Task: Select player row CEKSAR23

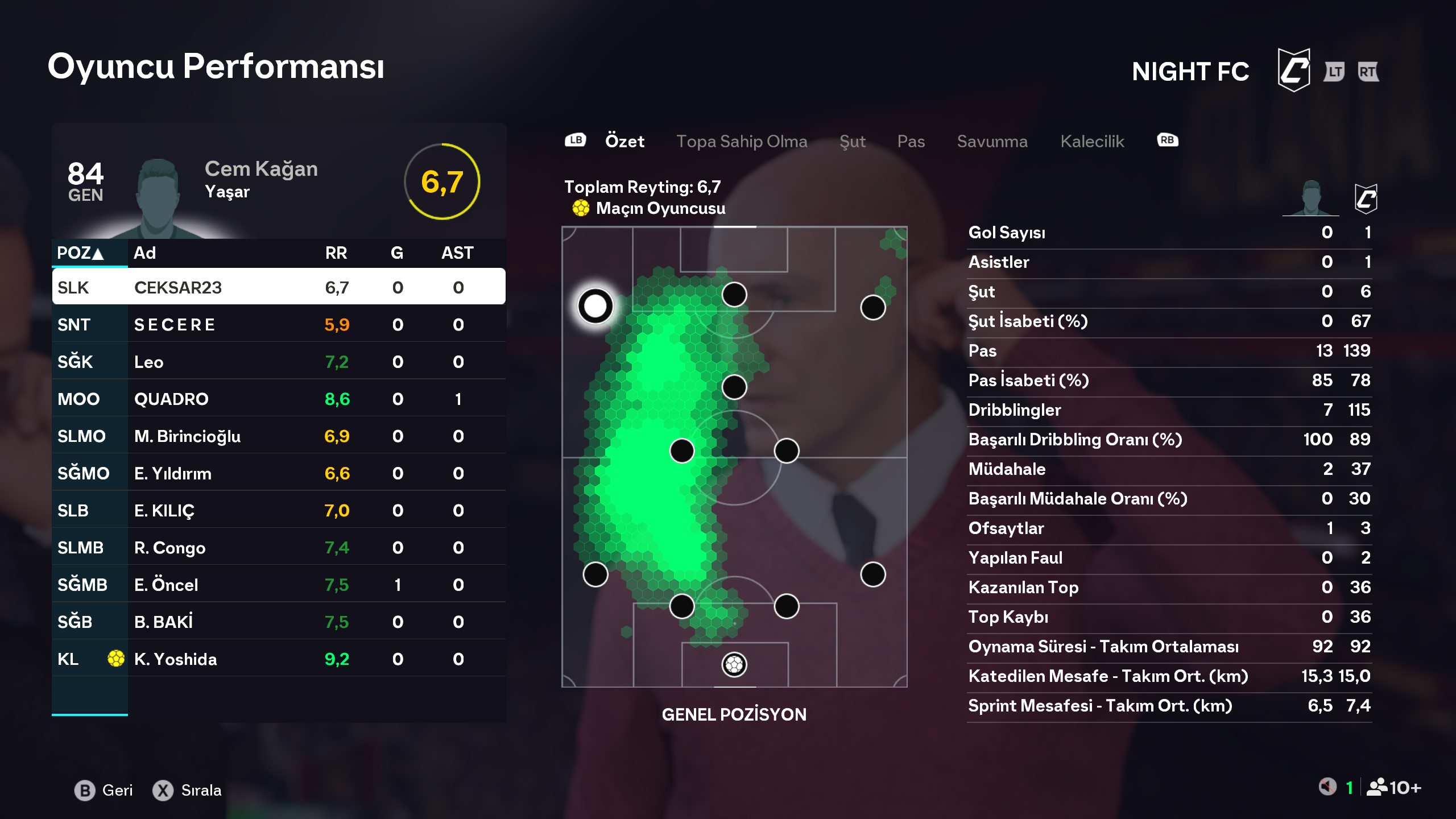Action: click(x=279, y=287)
